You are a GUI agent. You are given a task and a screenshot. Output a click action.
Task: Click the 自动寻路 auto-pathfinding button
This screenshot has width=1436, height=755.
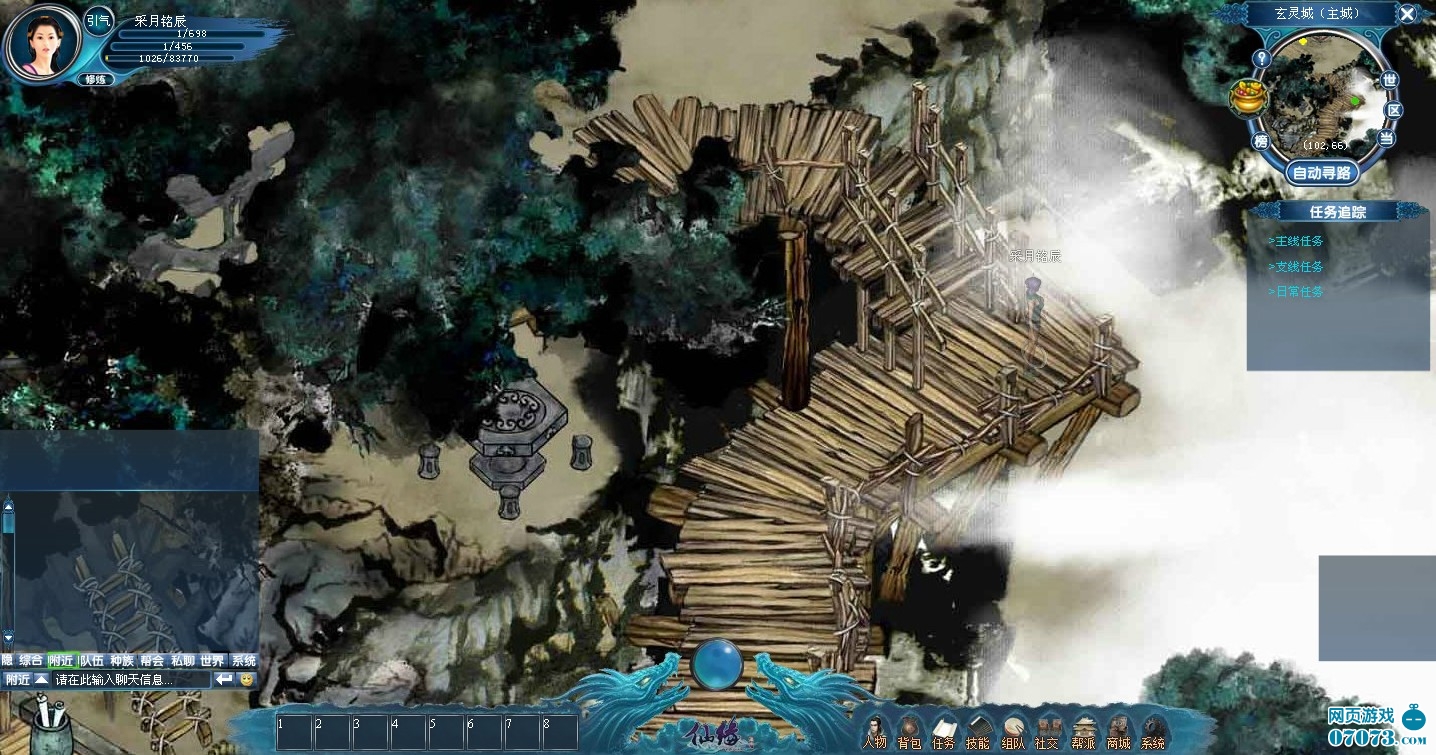(1321, 173)
